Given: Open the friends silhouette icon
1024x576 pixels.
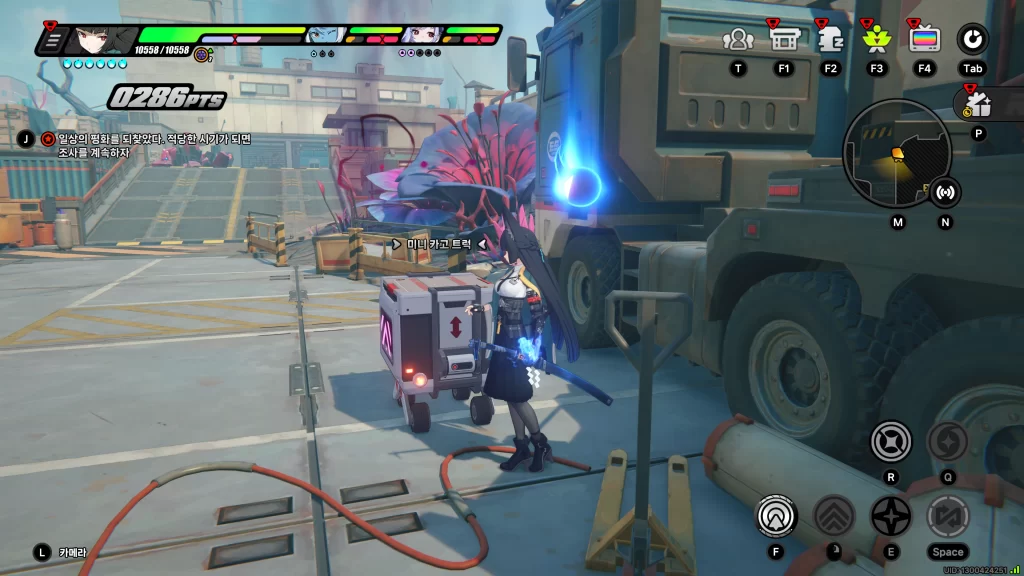Looking at the screenshot, I should coord(738,40).
